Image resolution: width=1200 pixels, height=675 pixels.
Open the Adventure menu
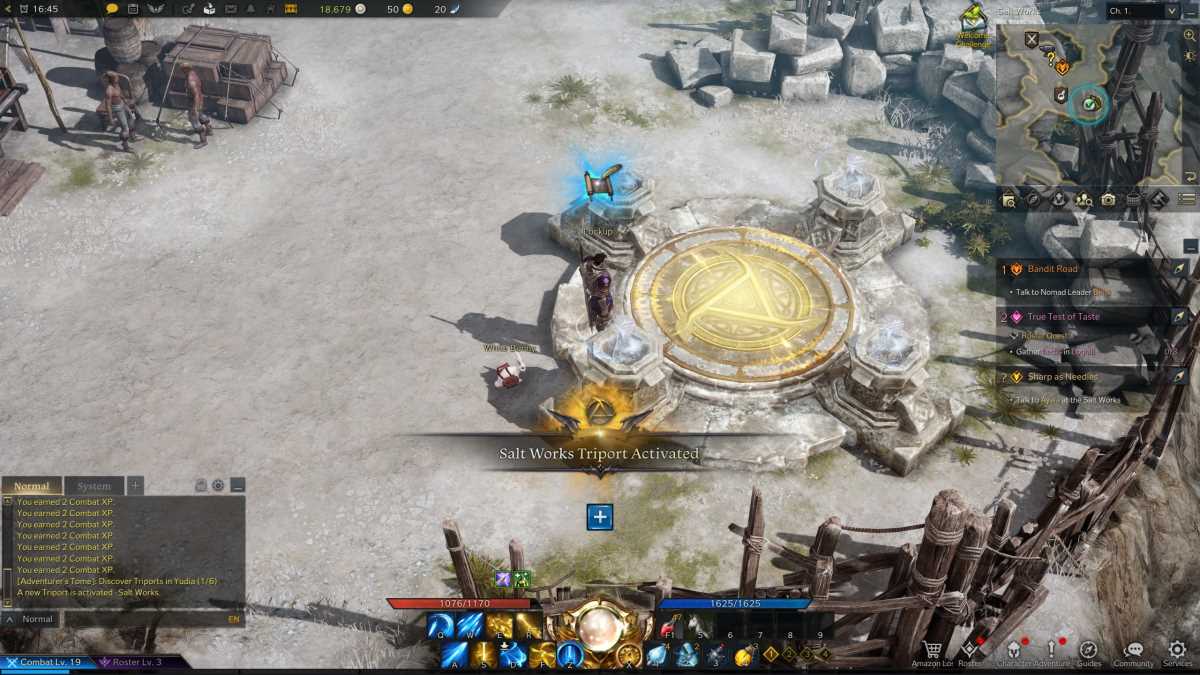(1052, 652)
